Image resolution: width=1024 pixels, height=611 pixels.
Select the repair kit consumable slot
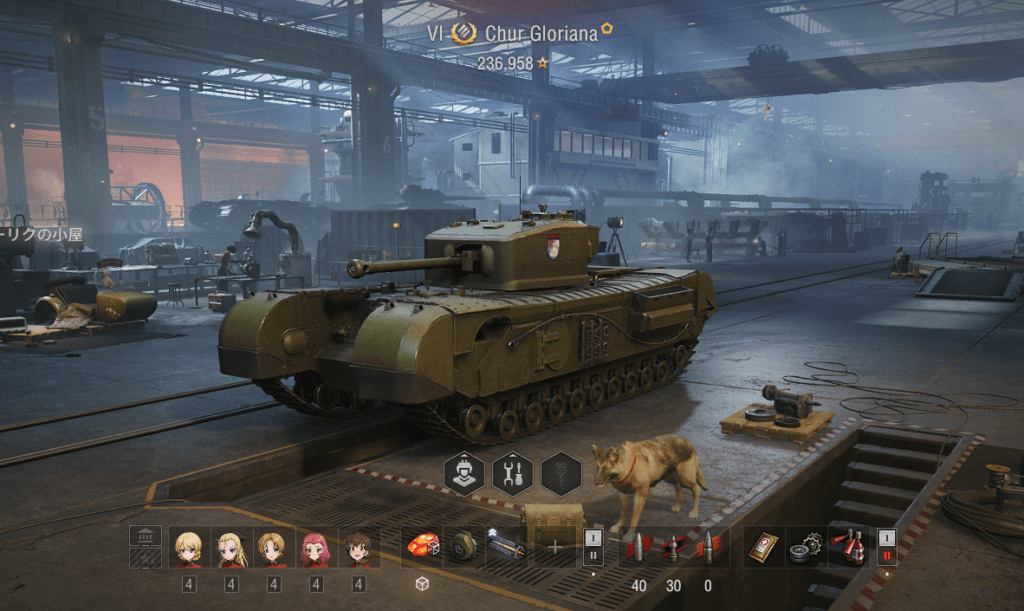click(x=806, y=547)
